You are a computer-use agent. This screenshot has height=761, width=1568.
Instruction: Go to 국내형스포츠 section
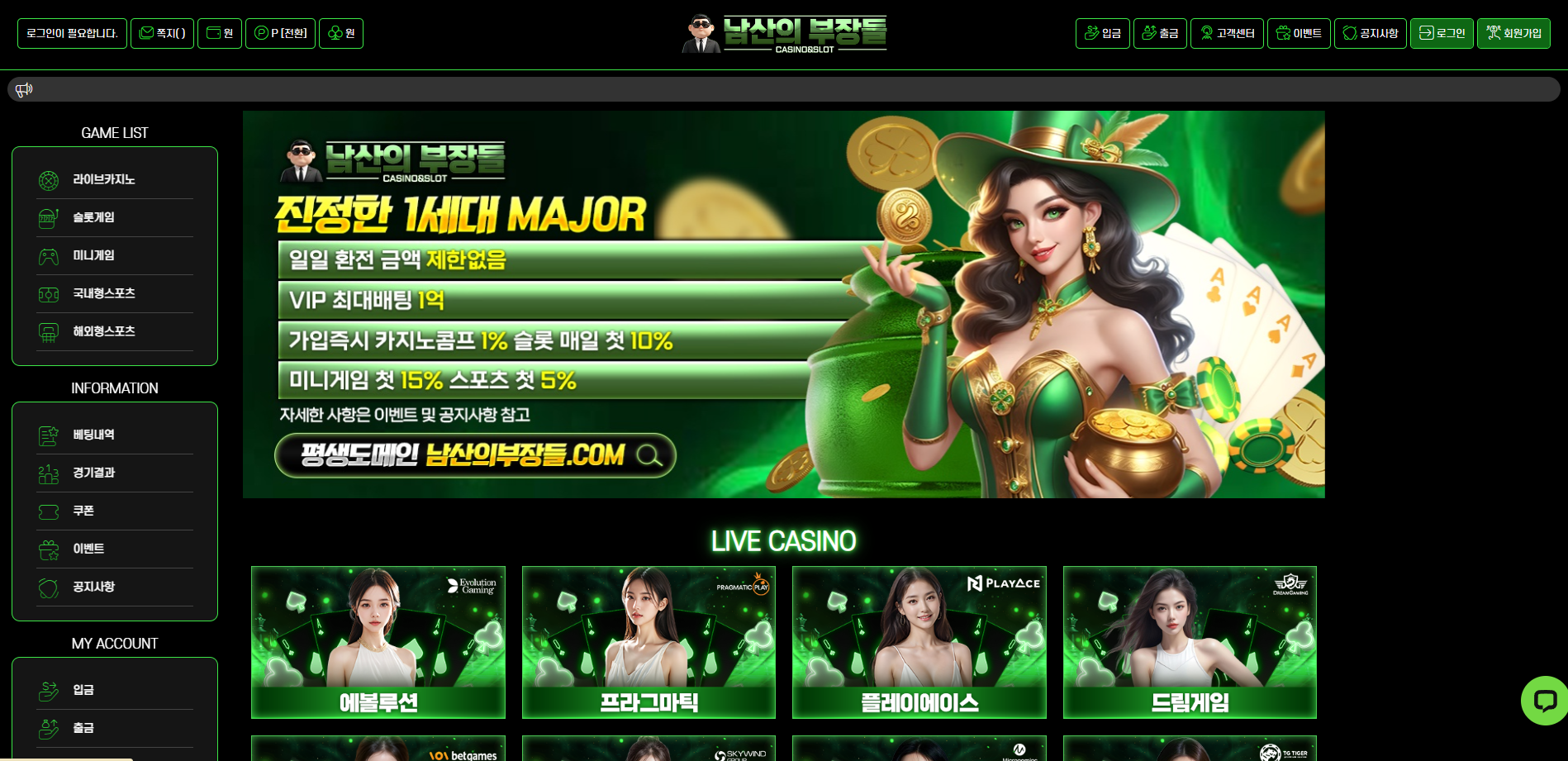[104, 293]
